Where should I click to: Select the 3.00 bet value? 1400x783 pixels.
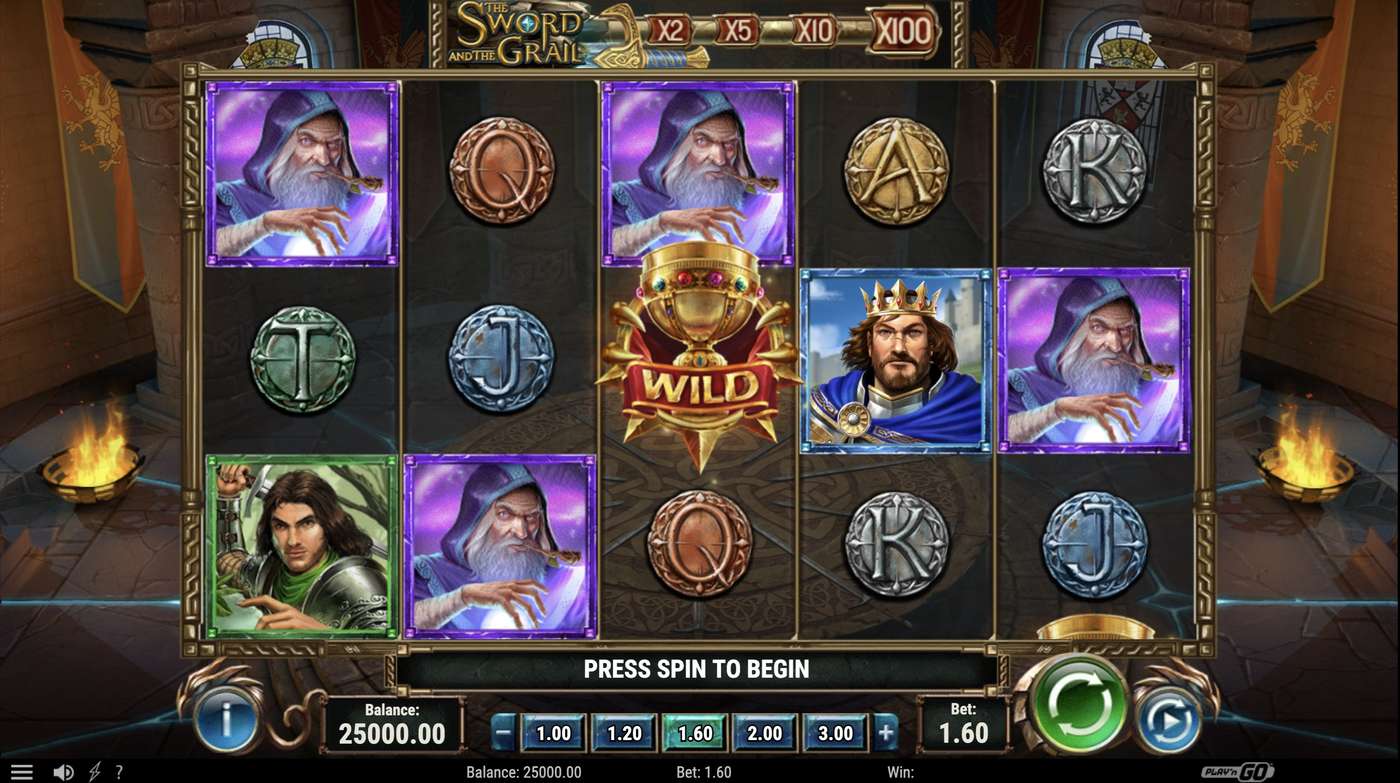(x=834, y=732)
